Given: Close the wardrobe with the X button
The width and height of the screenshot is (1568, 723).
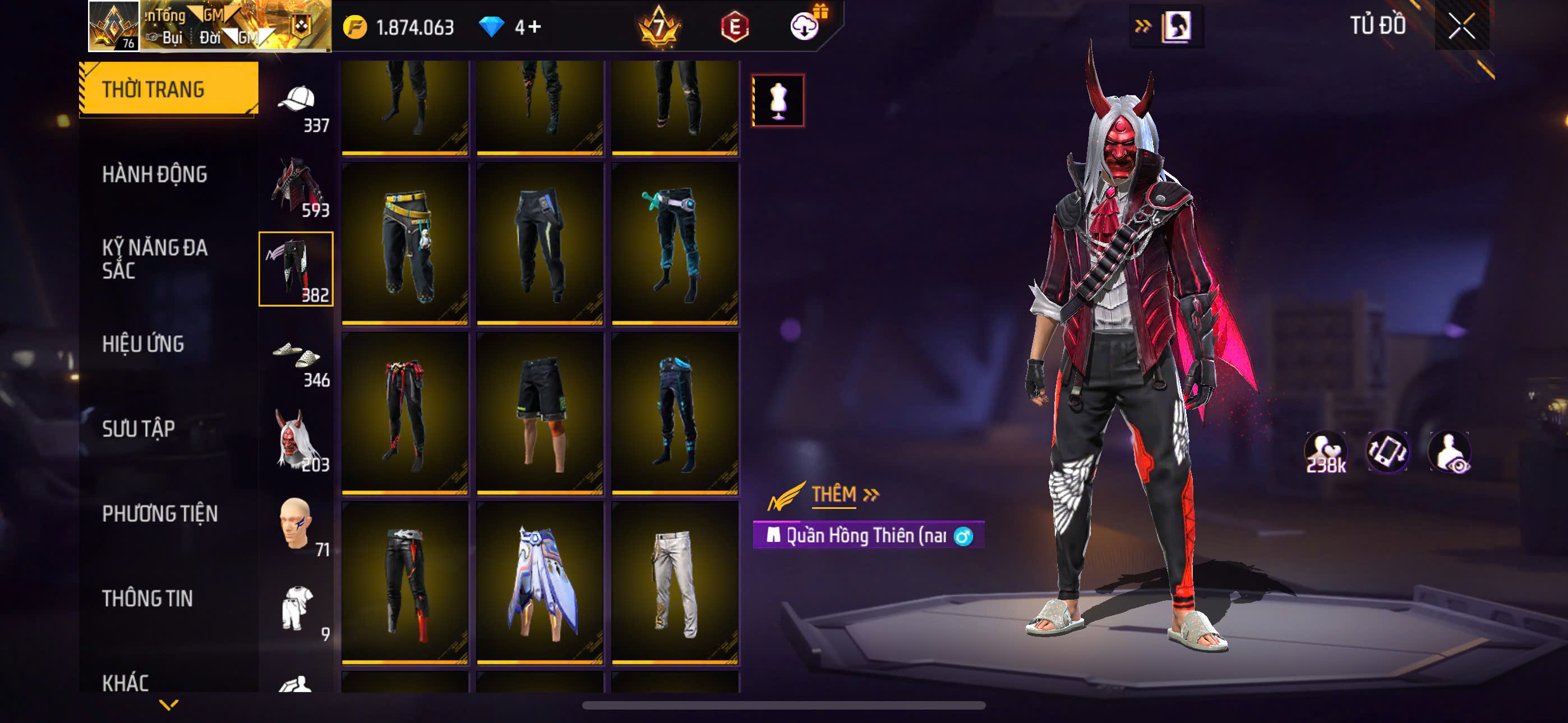Looking at the screenshot, I should coord(1461,26).
